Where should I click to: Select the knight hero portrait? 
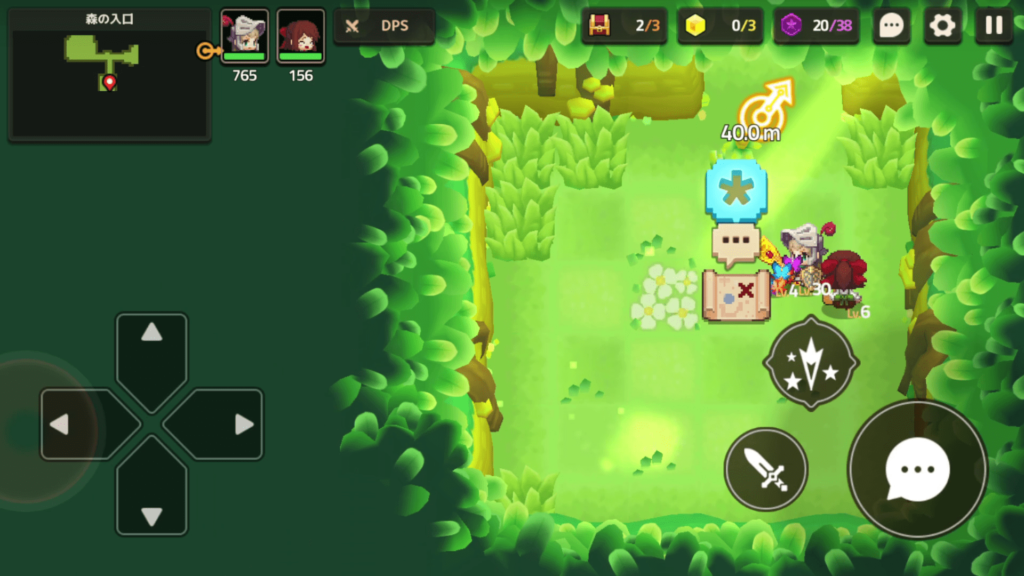pos(244,37)
